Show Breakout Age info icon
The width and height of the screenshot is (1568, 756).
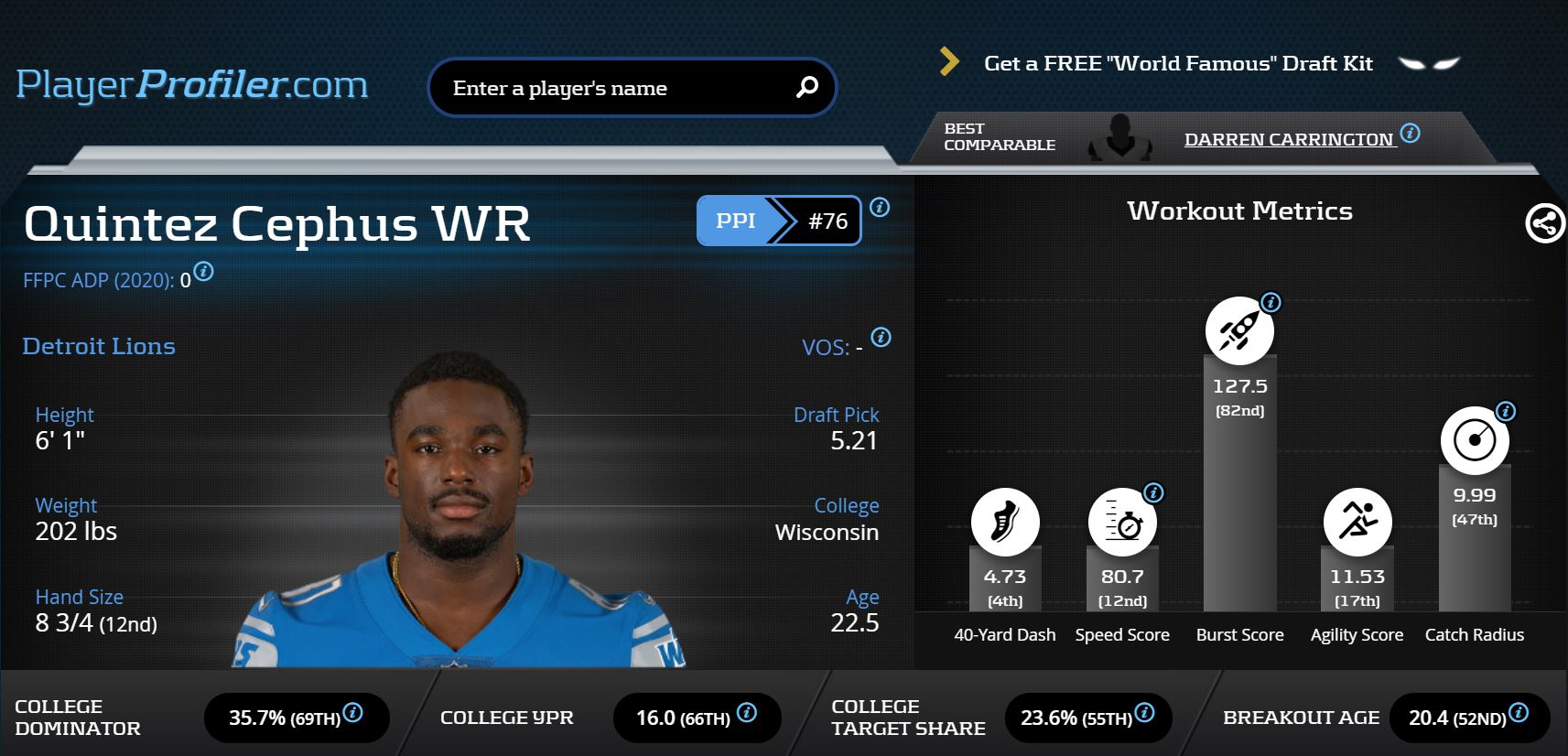pos(1518,713)
